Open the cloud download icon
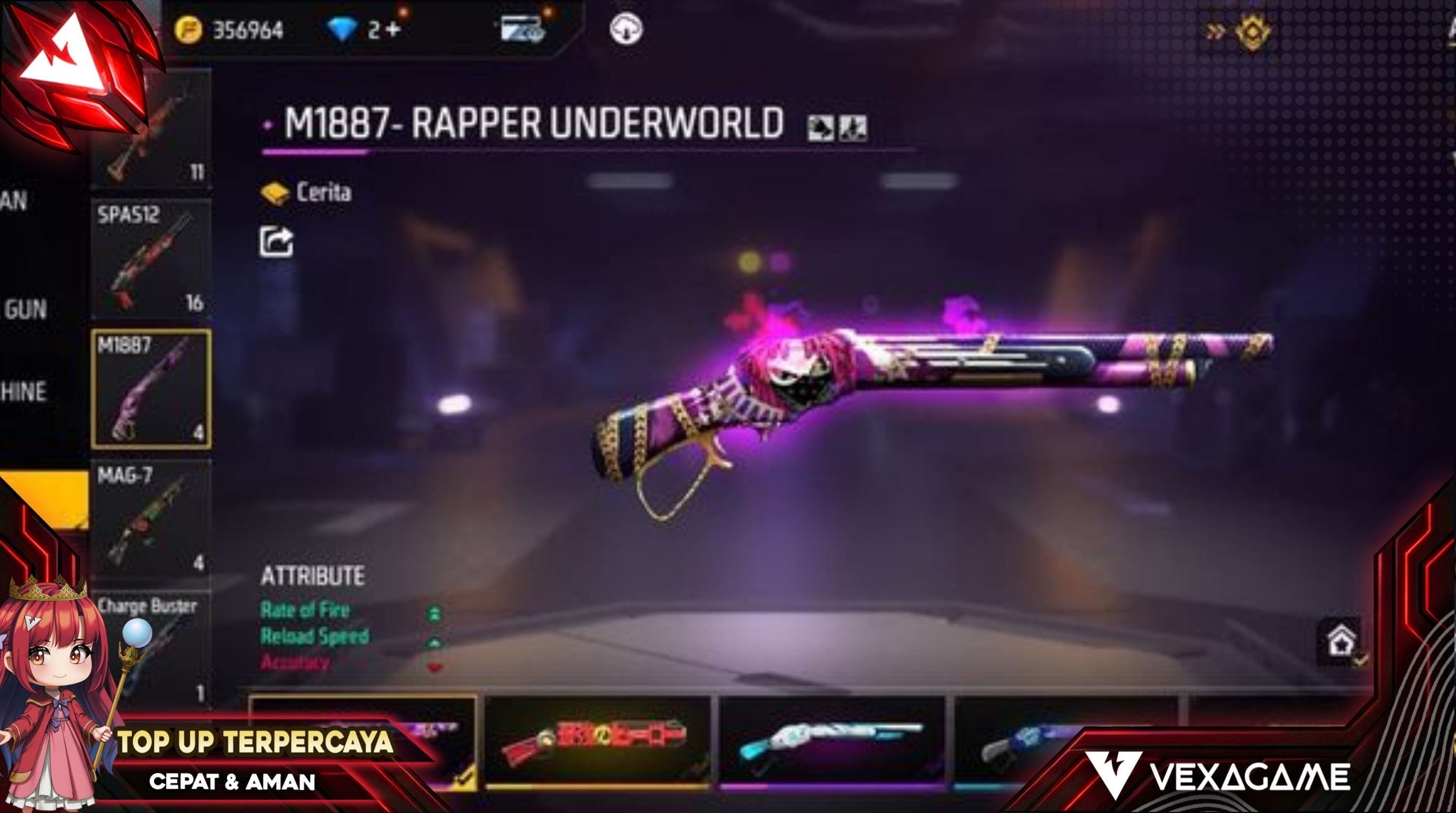1456x813 pixels. coord(625,28)
